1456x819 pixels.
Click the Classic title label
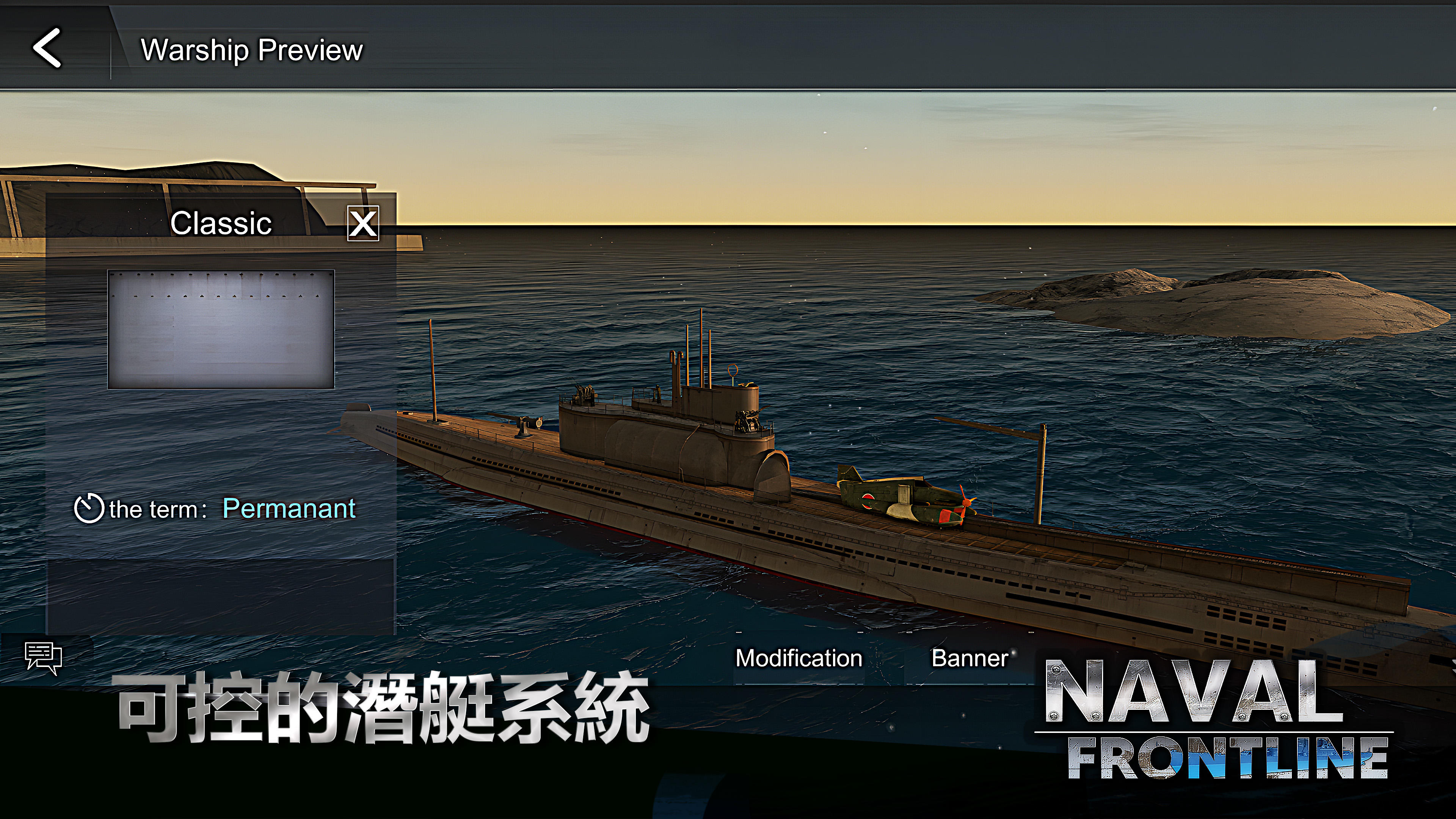click(x=220, y=223)
